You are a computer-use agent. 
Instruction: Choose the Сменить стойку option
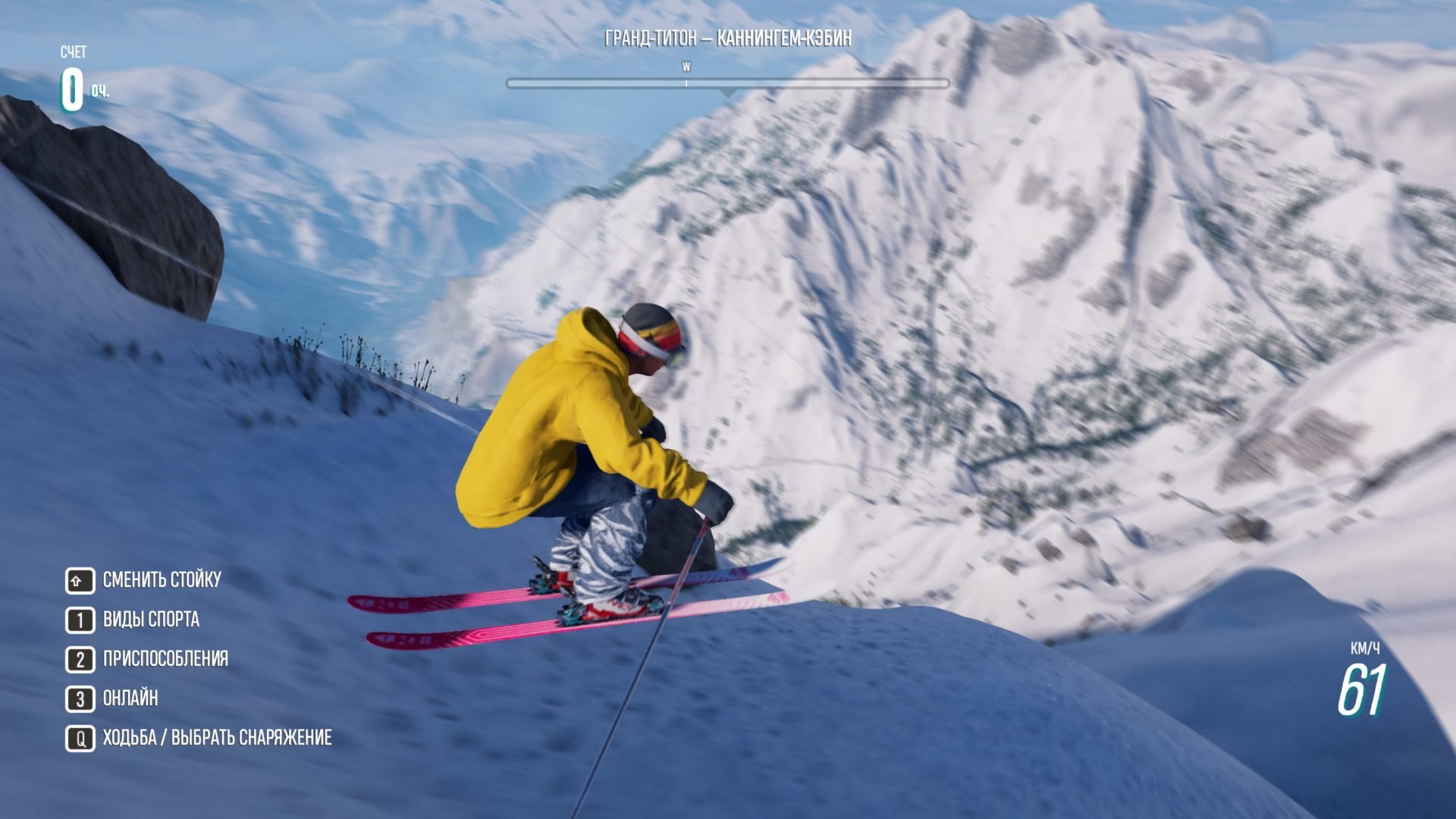click(x=161, y=580)
